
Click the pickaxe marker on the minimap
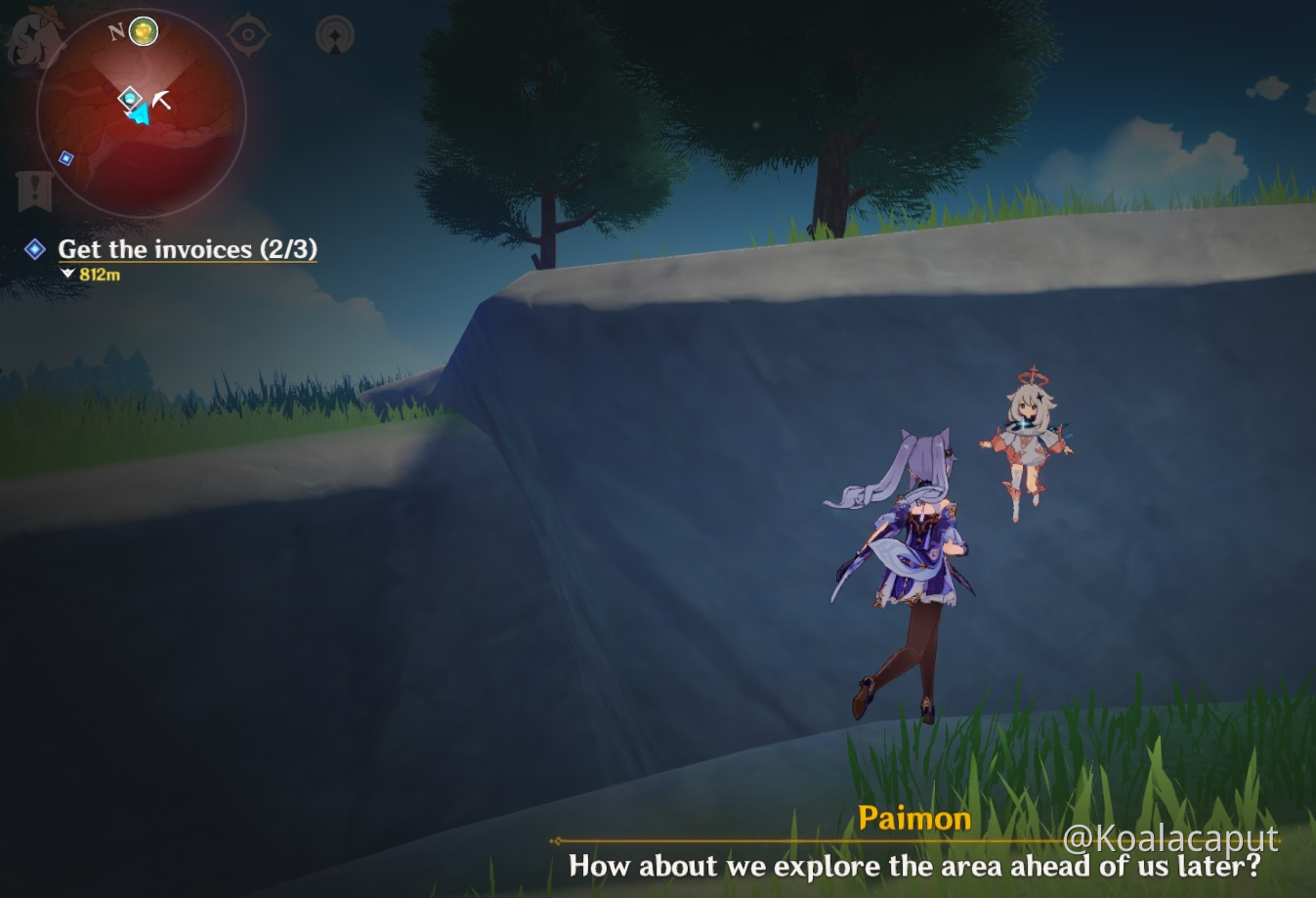click(x=161, y=99)
